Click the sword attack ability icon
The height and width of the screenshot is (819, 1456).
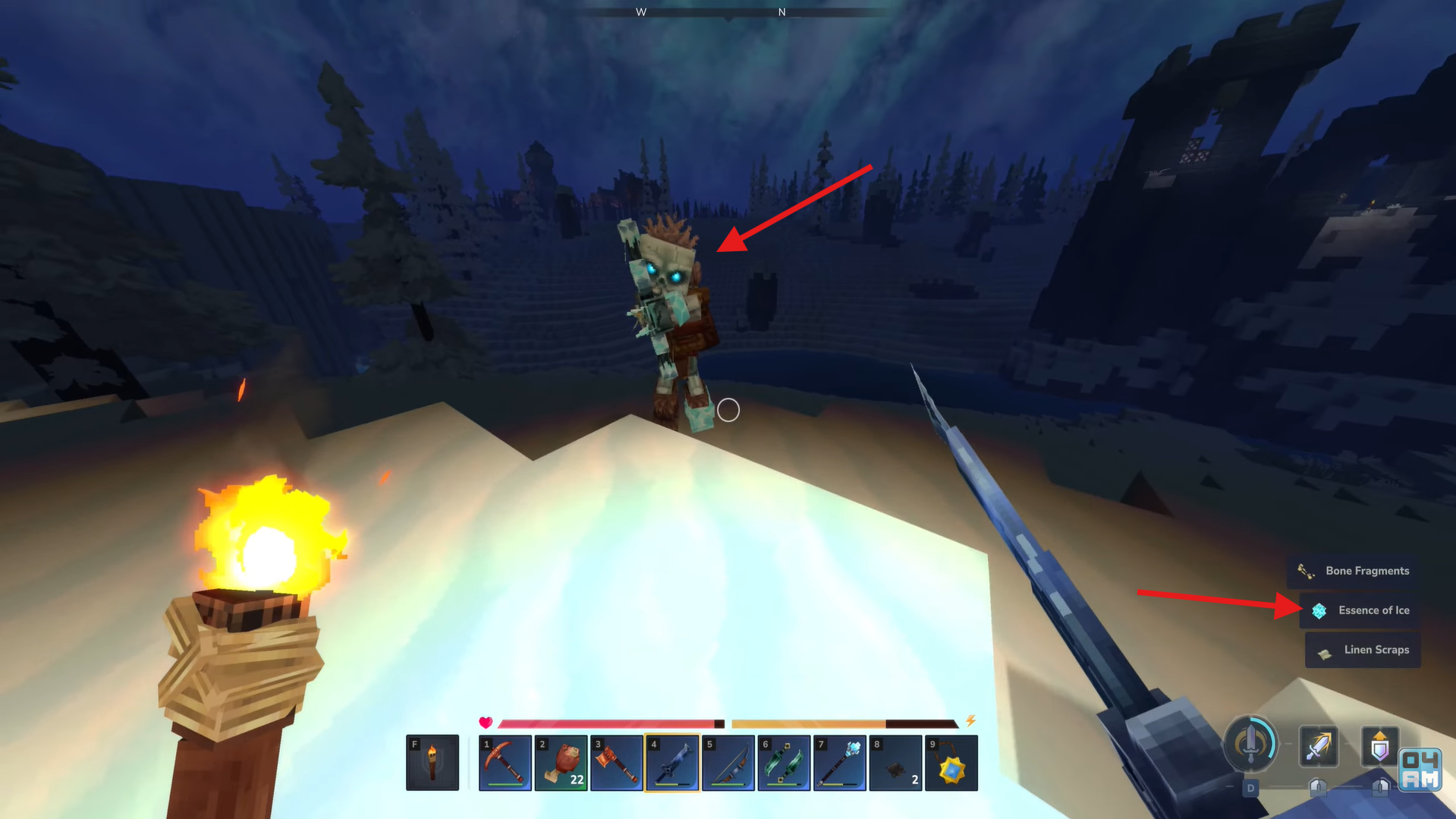(x=1319, y=746)
